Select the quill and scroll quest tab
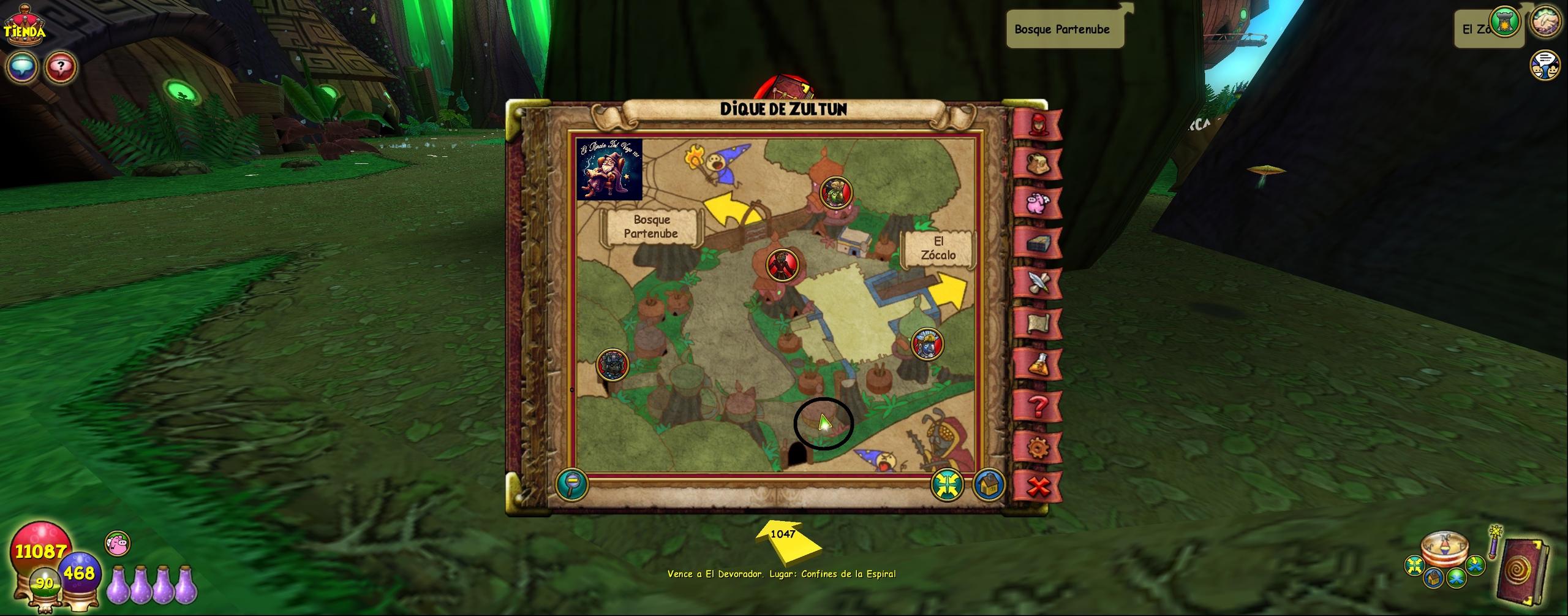 1038,283
